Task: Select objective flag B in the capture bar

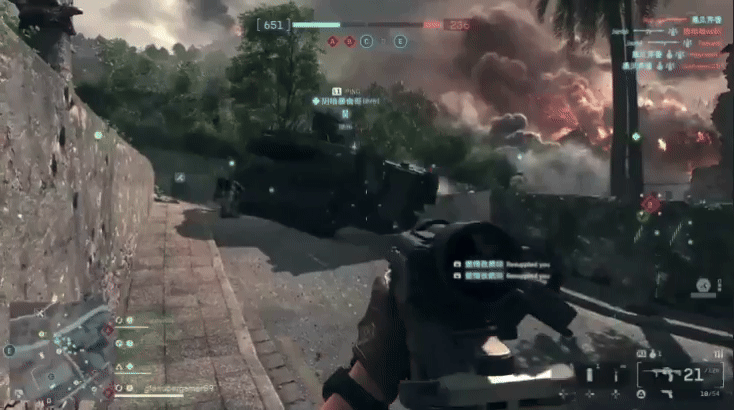Action: tap(349, 41)
